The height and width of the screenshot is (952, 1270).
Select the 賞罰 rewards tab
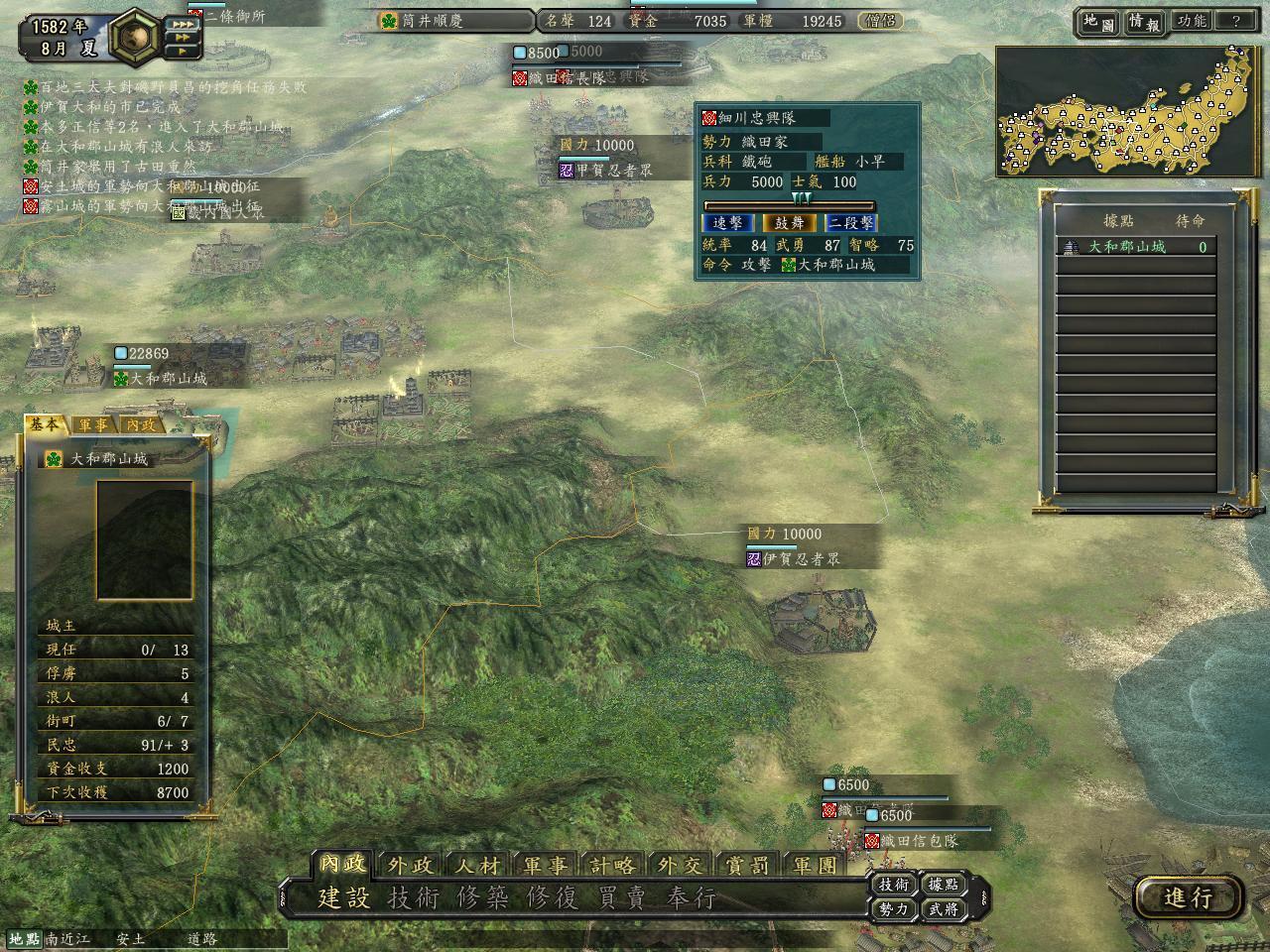(x=747, y=866)
